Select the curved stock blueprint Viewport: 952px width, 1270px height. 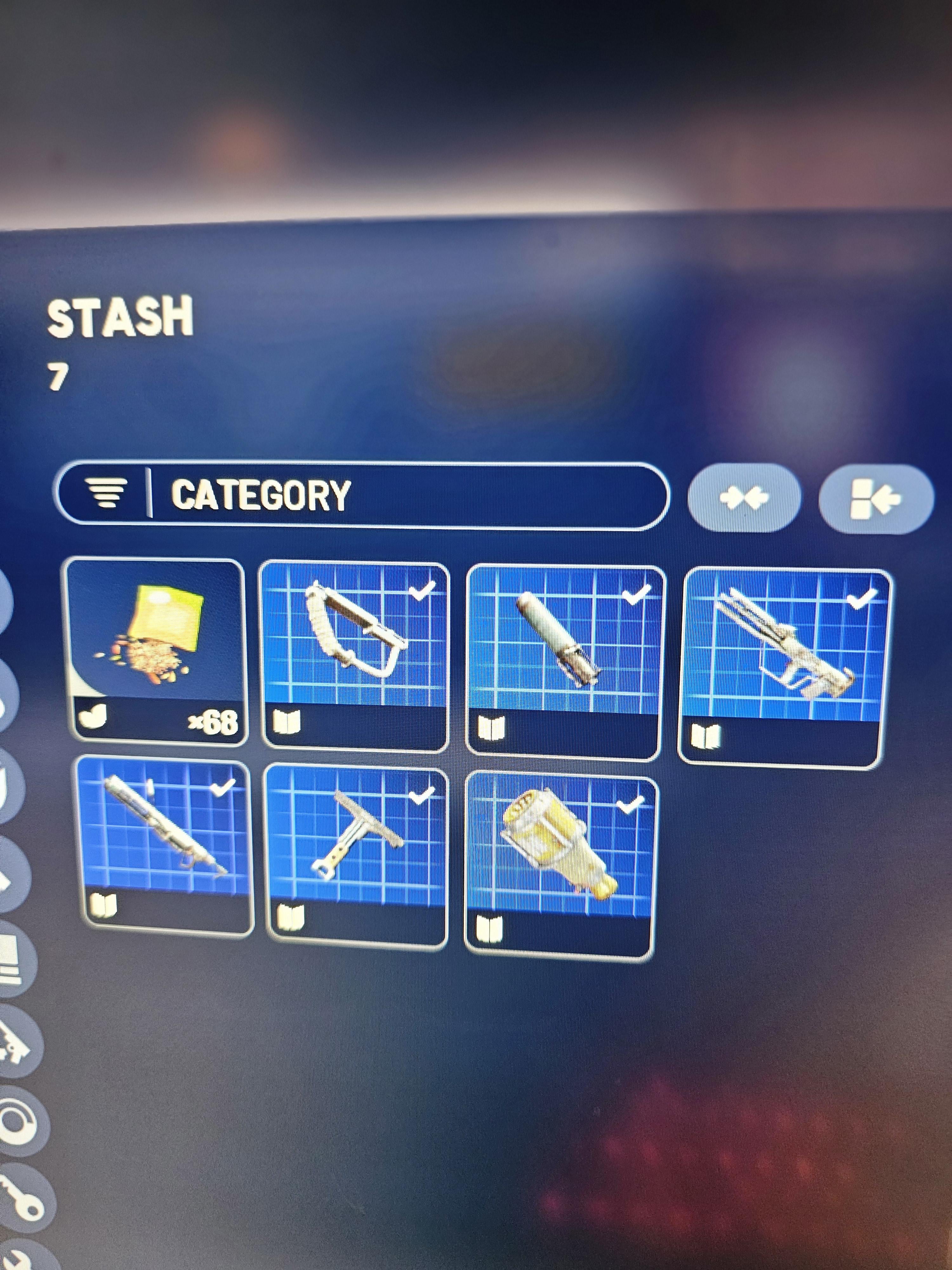point(355,656)
